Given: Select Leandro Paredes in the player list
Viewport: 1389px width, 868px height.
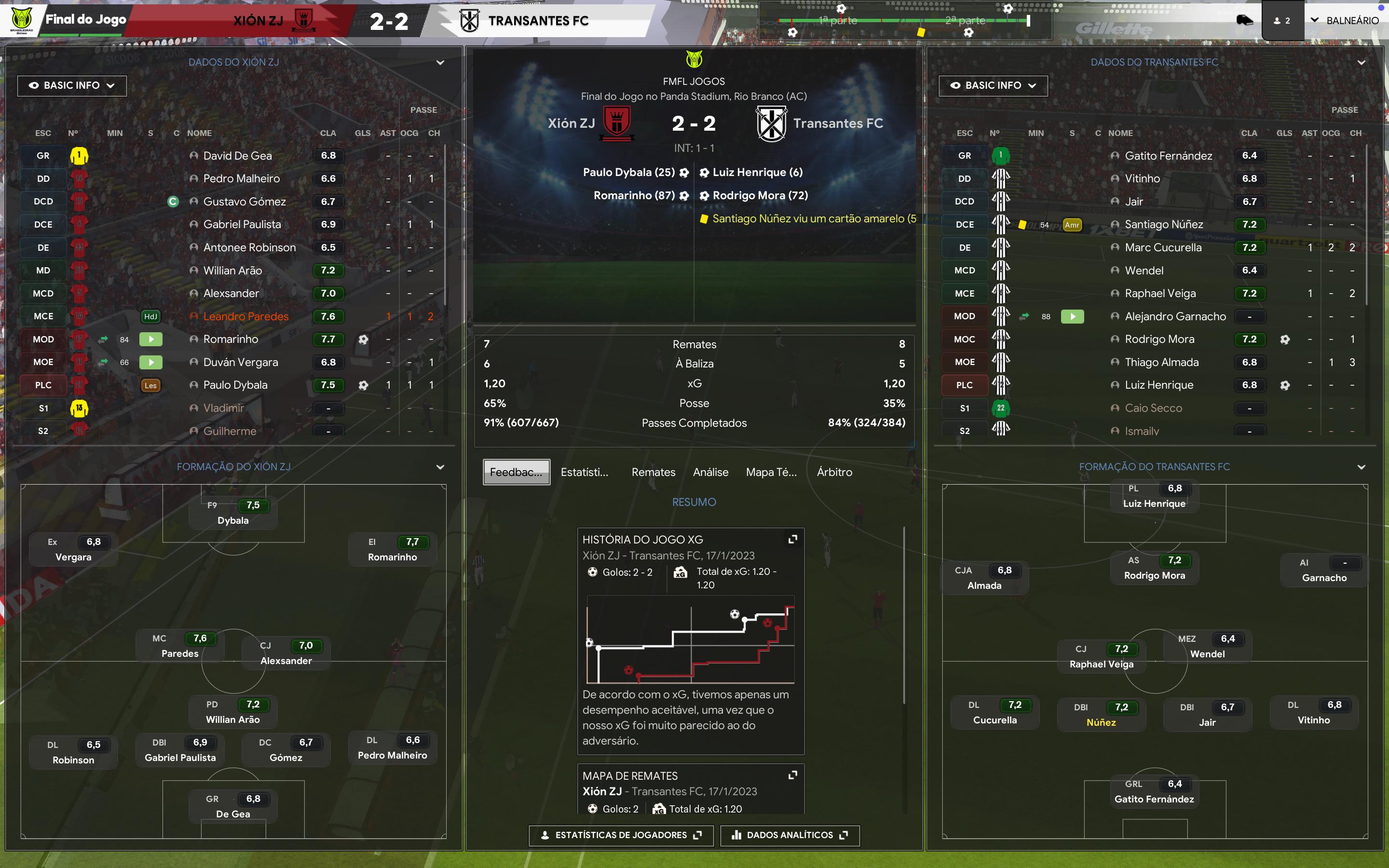Looking at the screenshot, I should 245,316.
